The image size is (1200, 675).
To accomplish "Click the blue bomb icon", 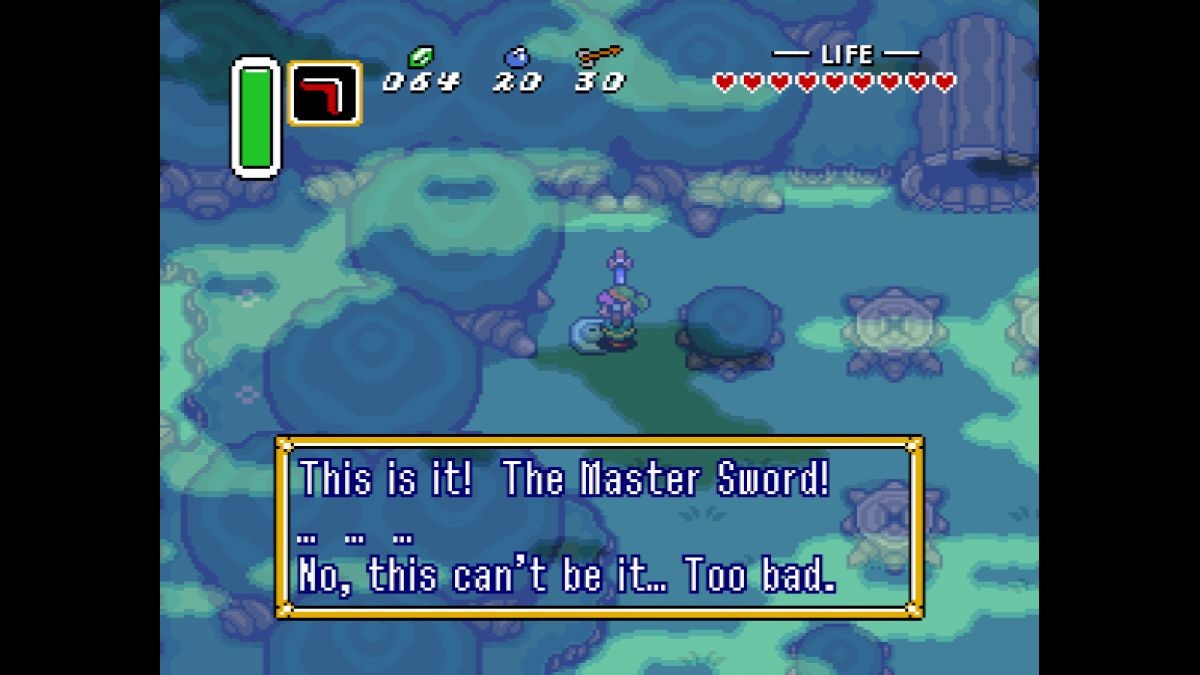I will [516, 57].
